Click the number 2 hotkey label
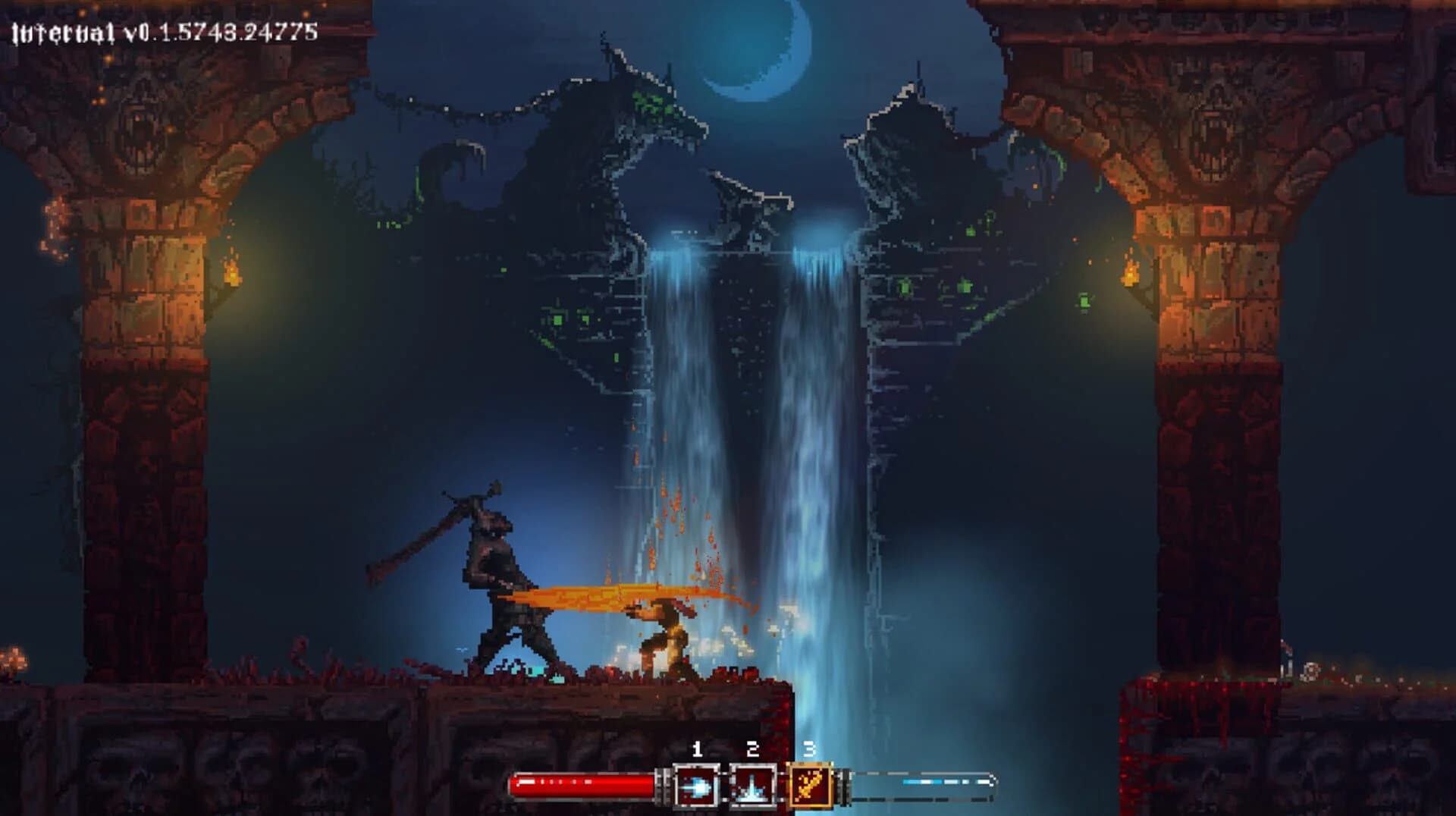Image resolution: width=1456 pixels, height=816 pixels. [x=752, y=749]
